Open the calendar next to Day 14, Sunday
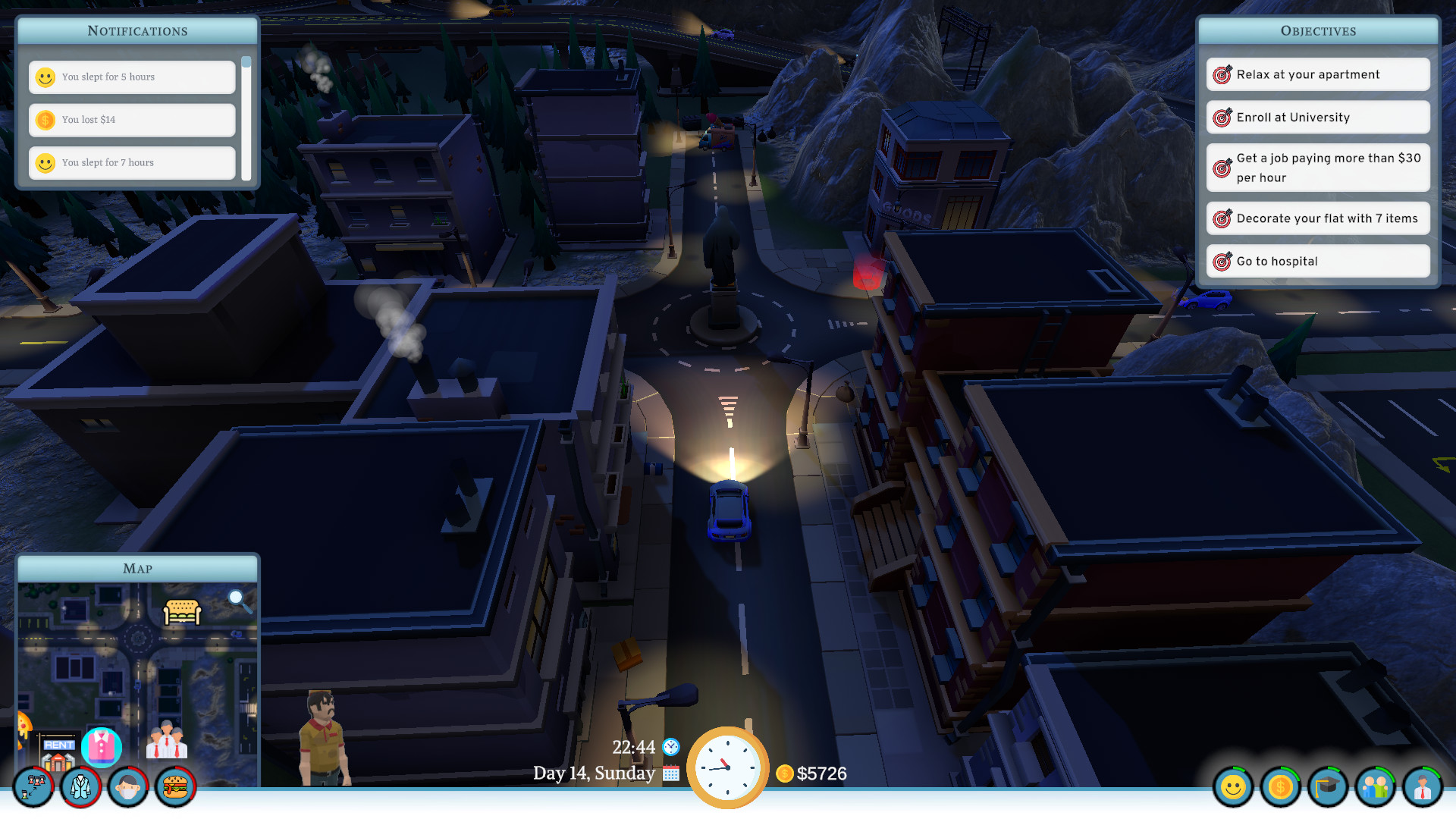 point(670,774)
